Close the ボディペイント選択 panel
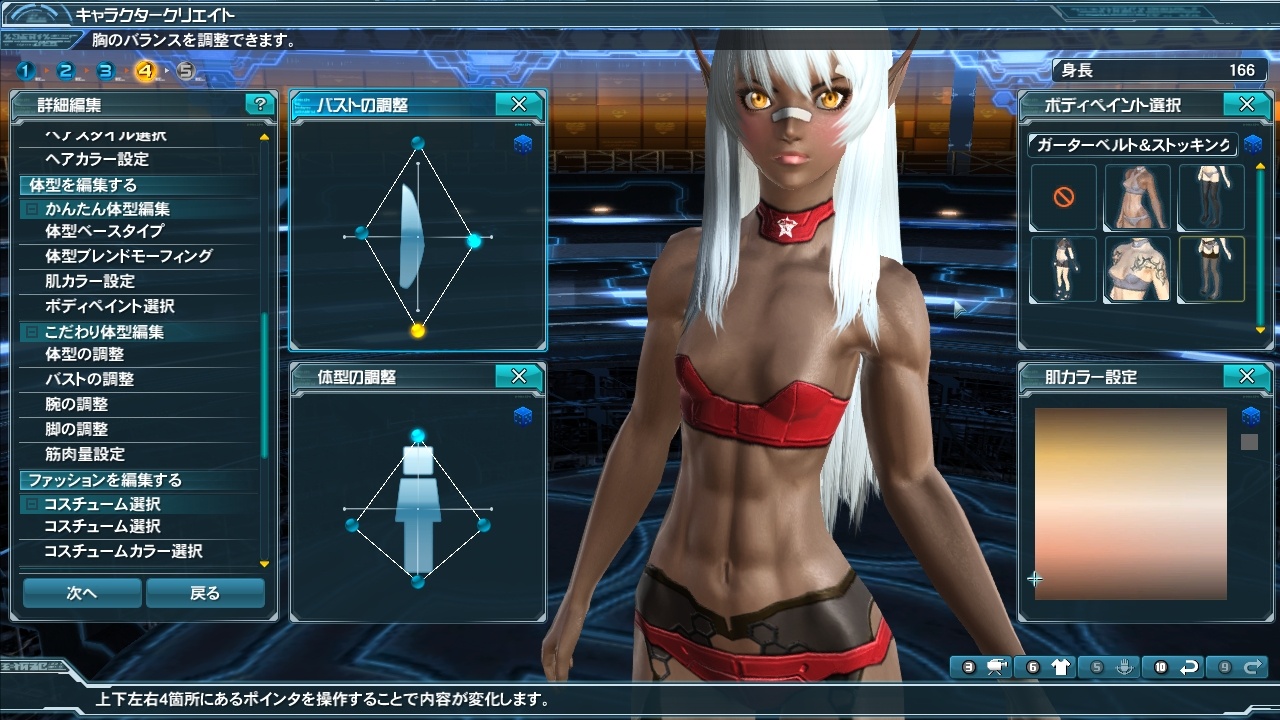 (x=1247, y=104)
